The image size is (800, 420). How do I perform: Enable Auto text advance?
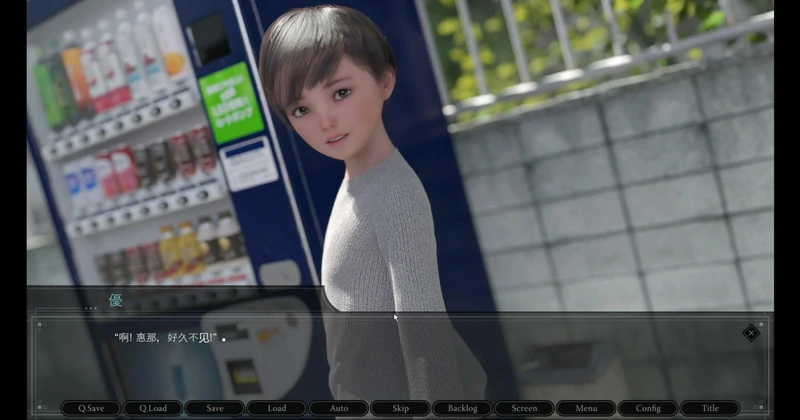338,408
